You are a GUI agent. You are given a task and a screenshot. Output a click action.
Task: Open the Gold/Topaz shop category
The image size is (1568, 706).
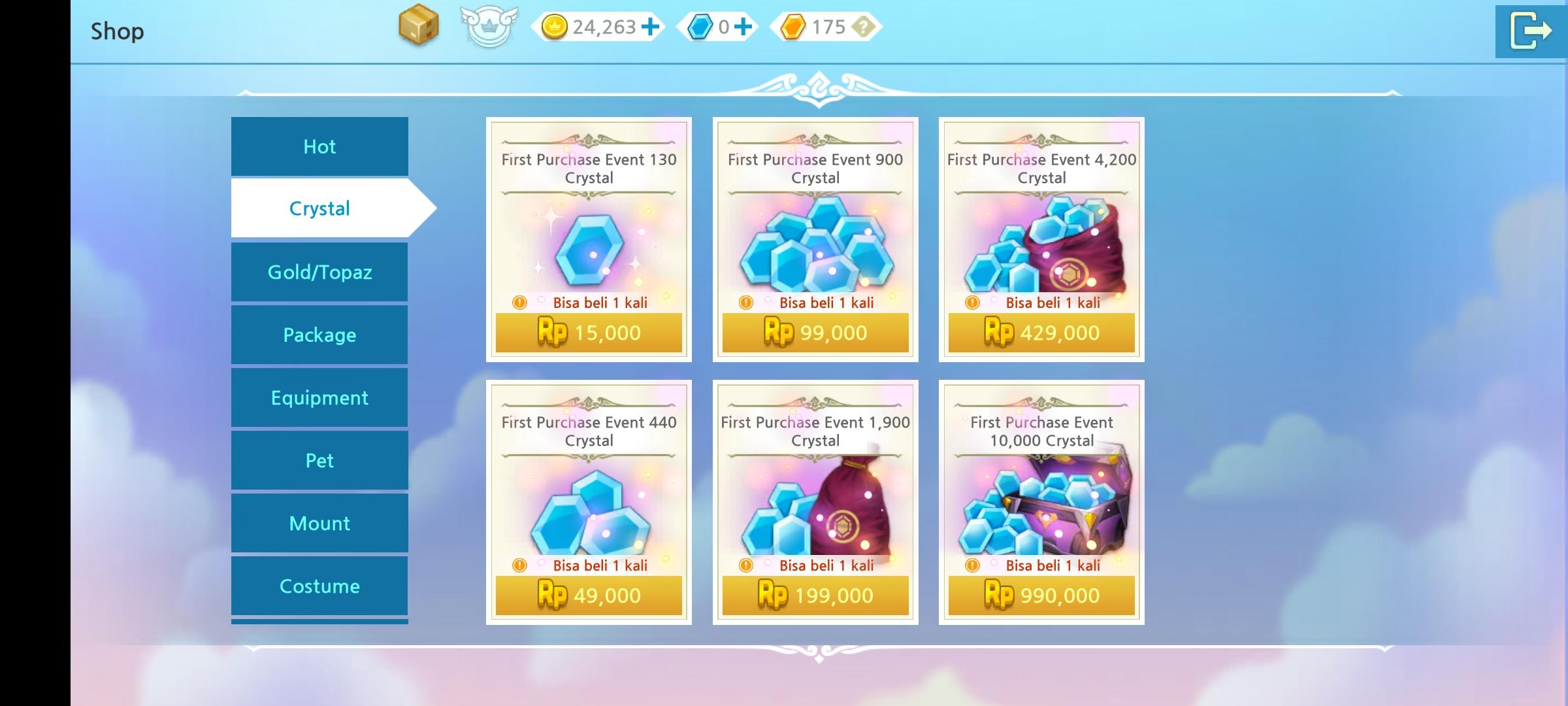click(319, 272)
